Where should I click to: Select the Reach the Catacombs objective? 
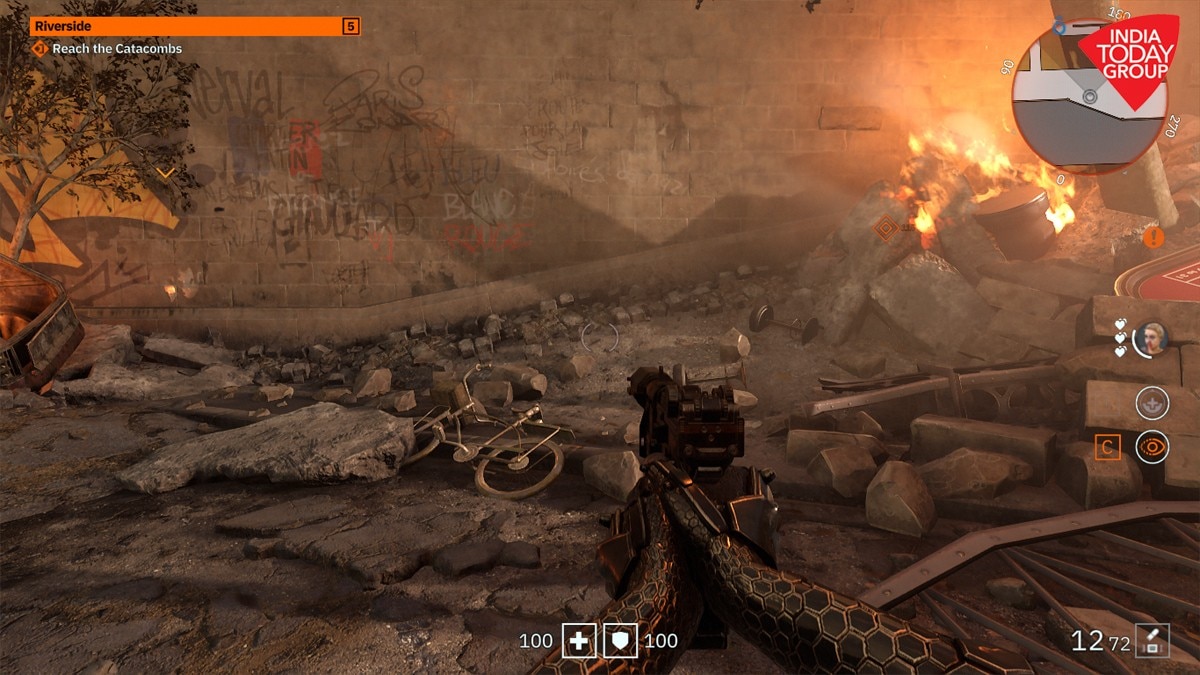tap(110, 48)
